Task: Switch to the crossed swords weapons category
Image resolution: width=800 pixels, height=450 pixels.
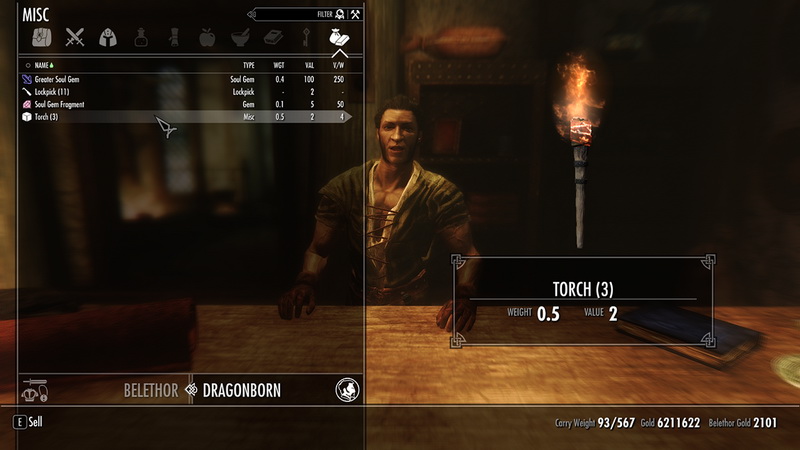Action: [74, 38]
